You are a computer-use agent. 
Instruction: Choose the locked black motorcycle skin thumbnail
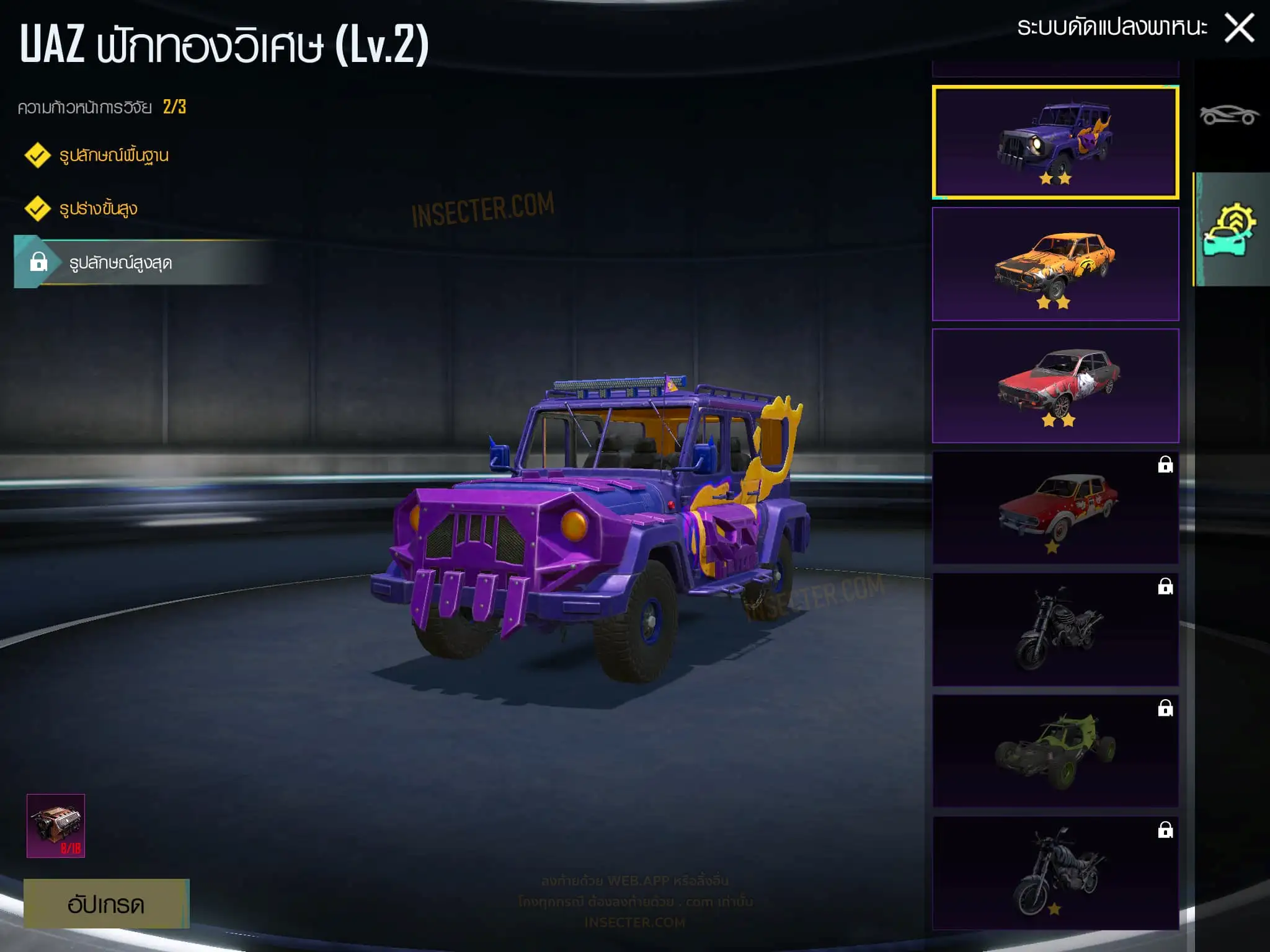coord(1055,629)
